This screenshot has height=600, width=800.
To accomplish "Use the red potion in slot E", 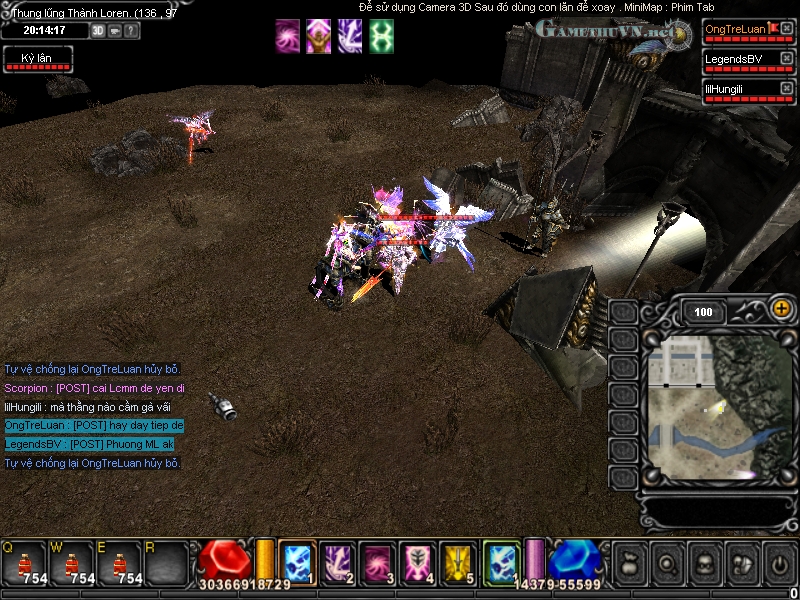I will point(120,563).
